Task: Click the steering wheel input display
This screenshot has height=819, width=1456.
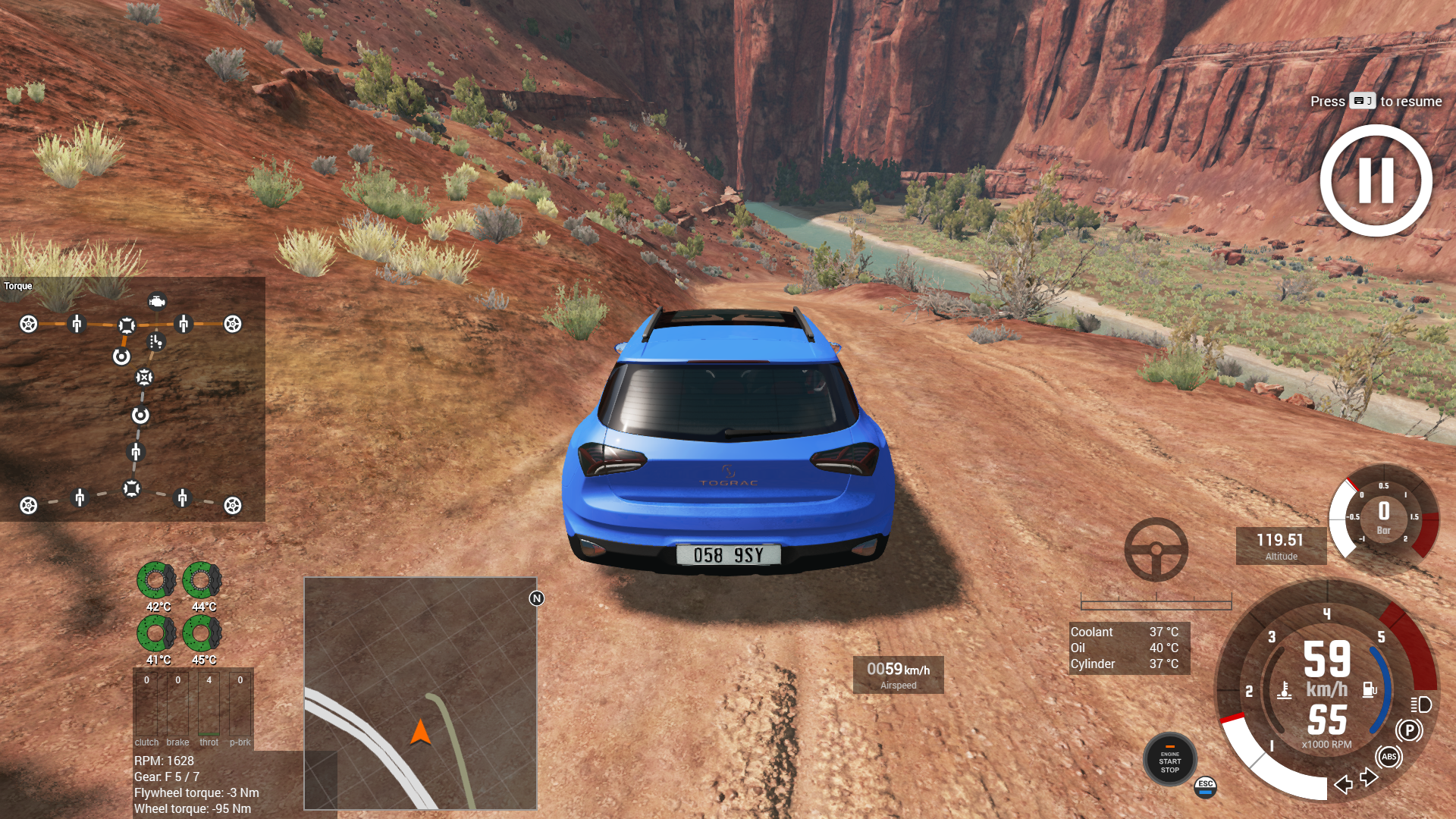Action: (1156, 550)
